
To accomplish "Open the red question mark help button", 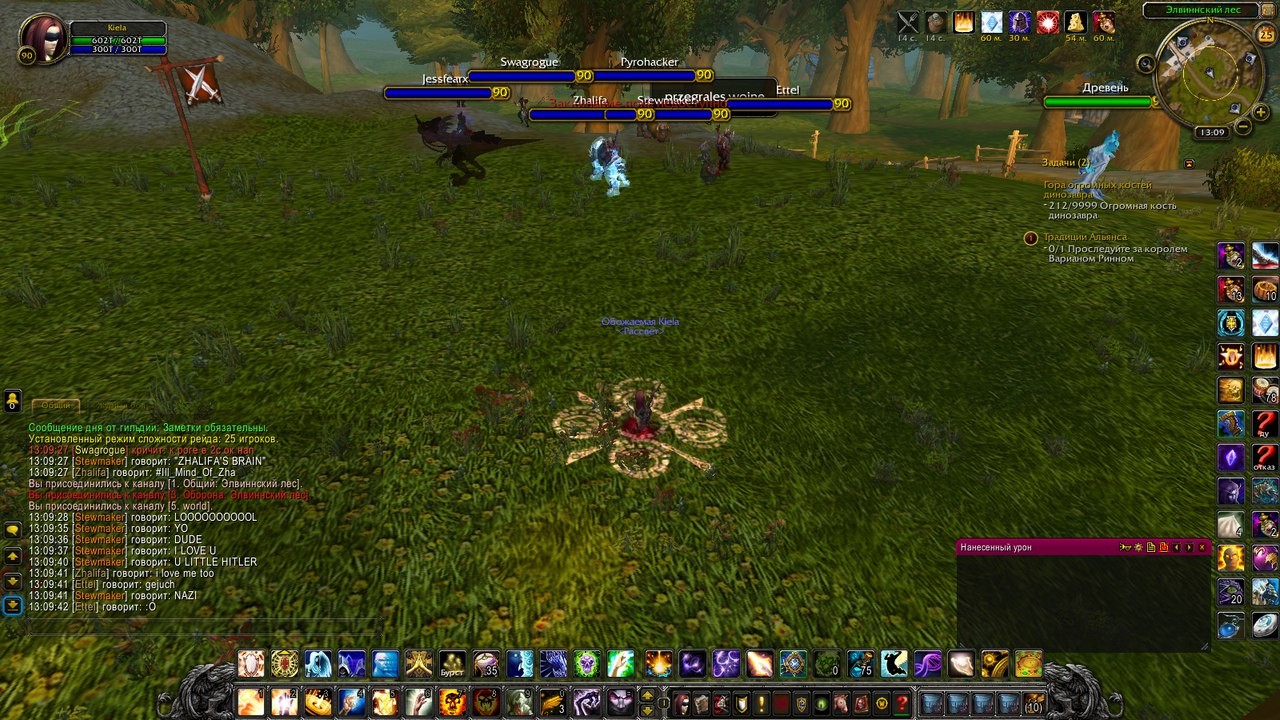I will point(902,703).
